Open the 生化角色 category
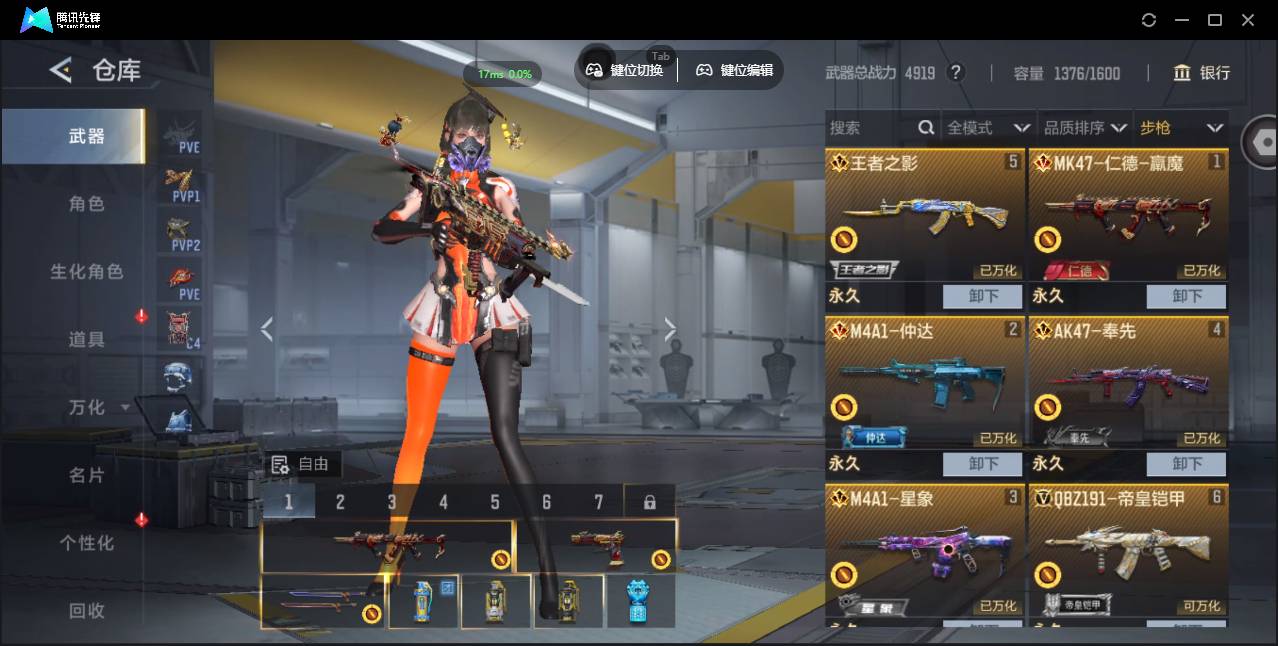1278x646 pixels. 86,272
